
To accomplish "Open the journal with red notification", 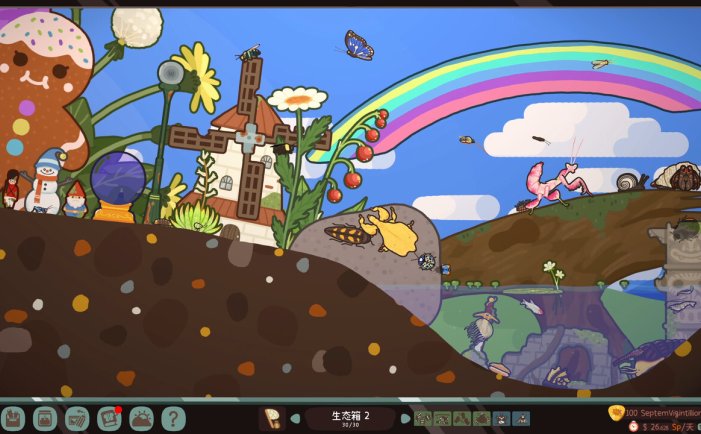I will pos(109,418).
